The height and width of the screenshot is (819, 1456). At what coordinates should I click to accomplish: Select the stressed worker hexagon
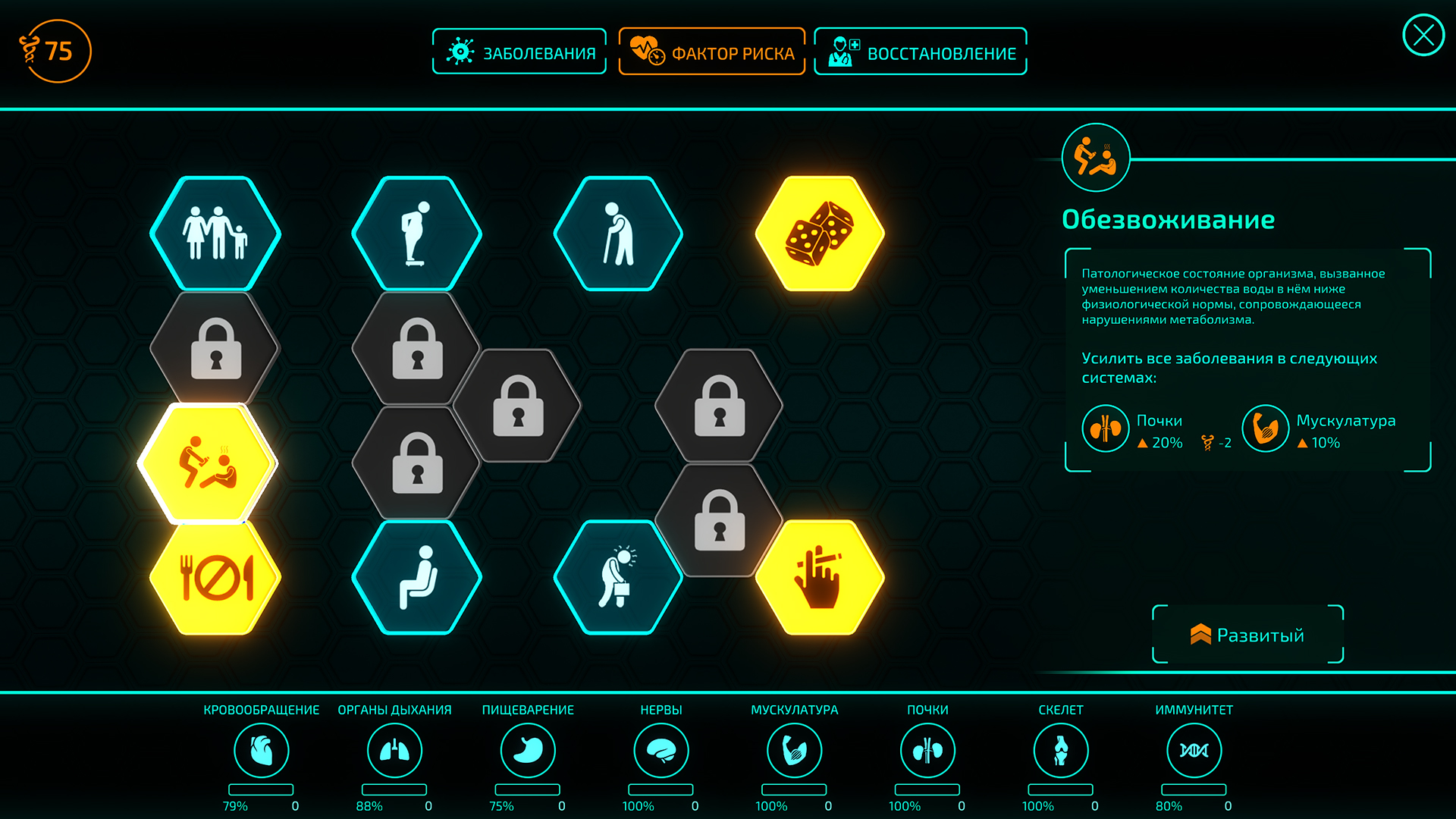[x=619, y=578]
